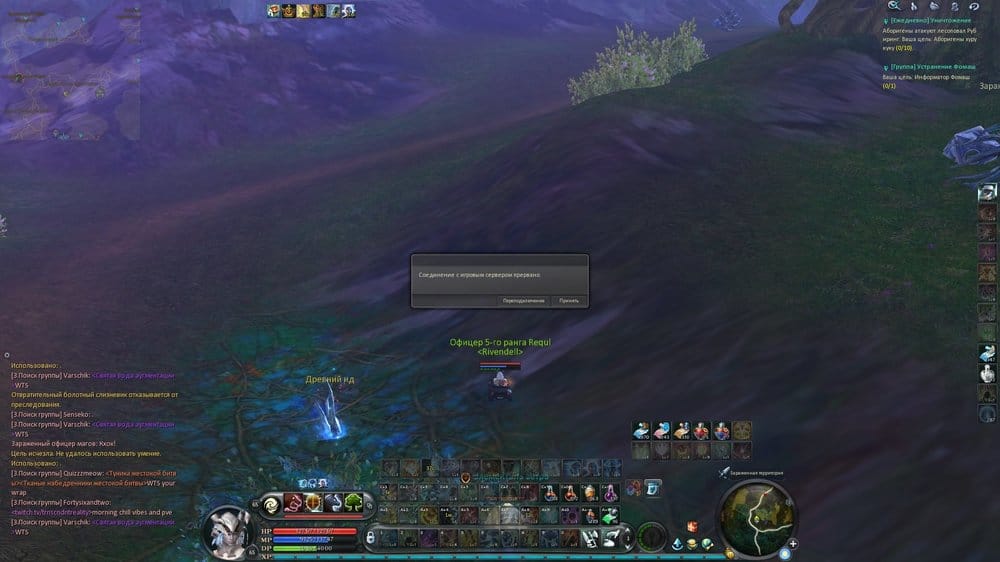1000x562 pixels.
Task: Click the red gift box icon
Action: [690, 526]
